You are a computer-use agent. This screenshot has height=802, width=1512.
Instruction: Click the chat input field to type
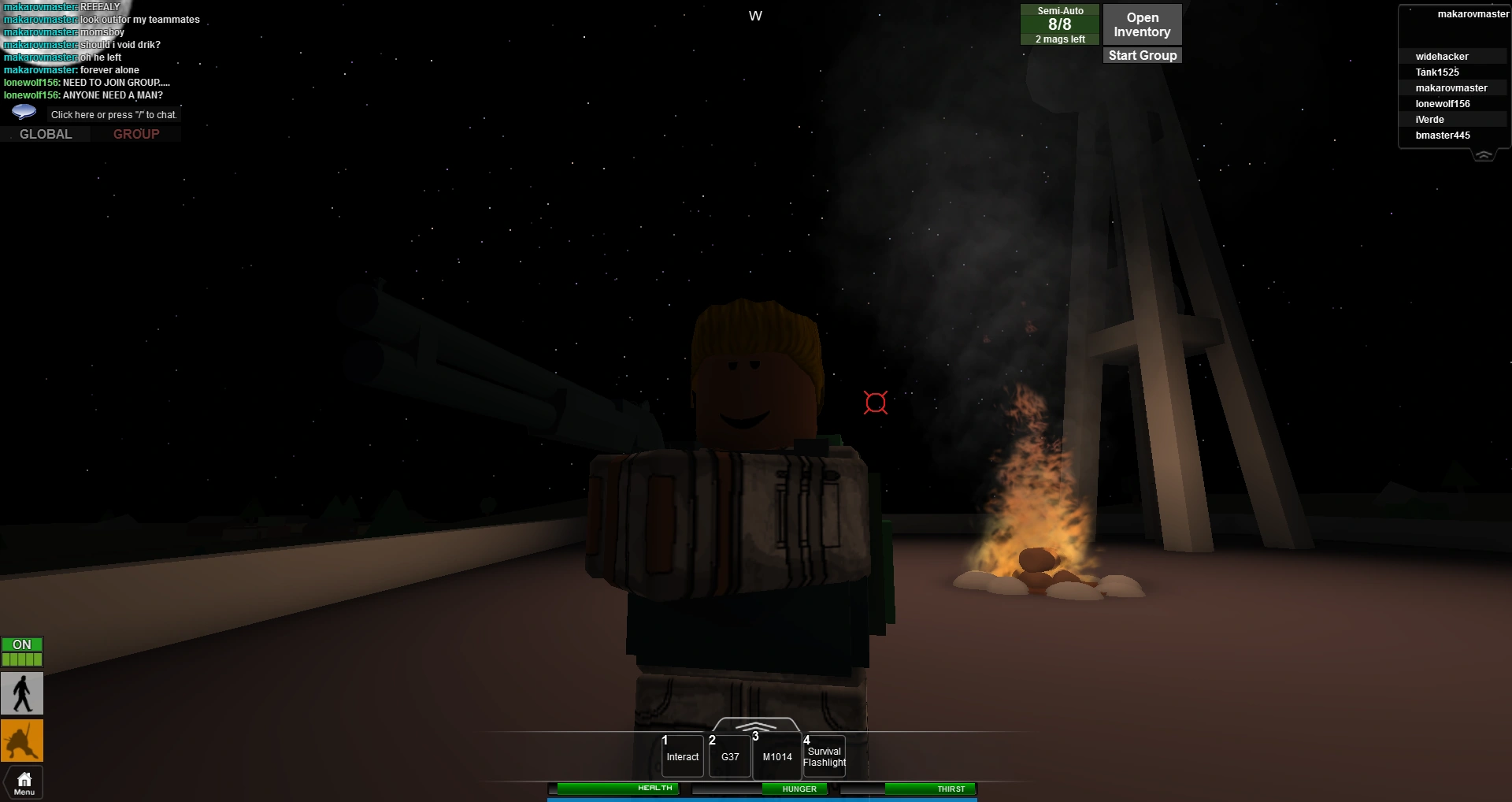click(x=113, y=114)
